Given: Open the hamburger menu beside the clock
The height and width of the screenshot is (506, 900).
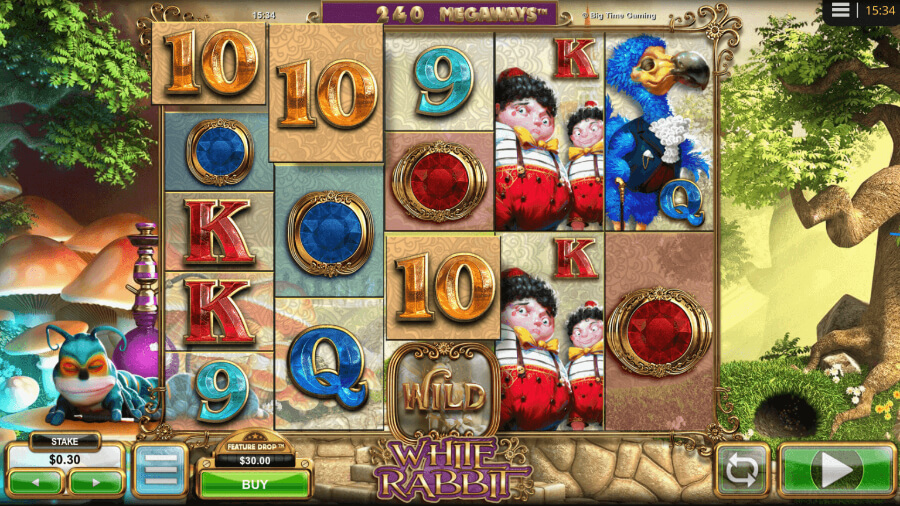Looking at the screenshot, I should (841, 10).
